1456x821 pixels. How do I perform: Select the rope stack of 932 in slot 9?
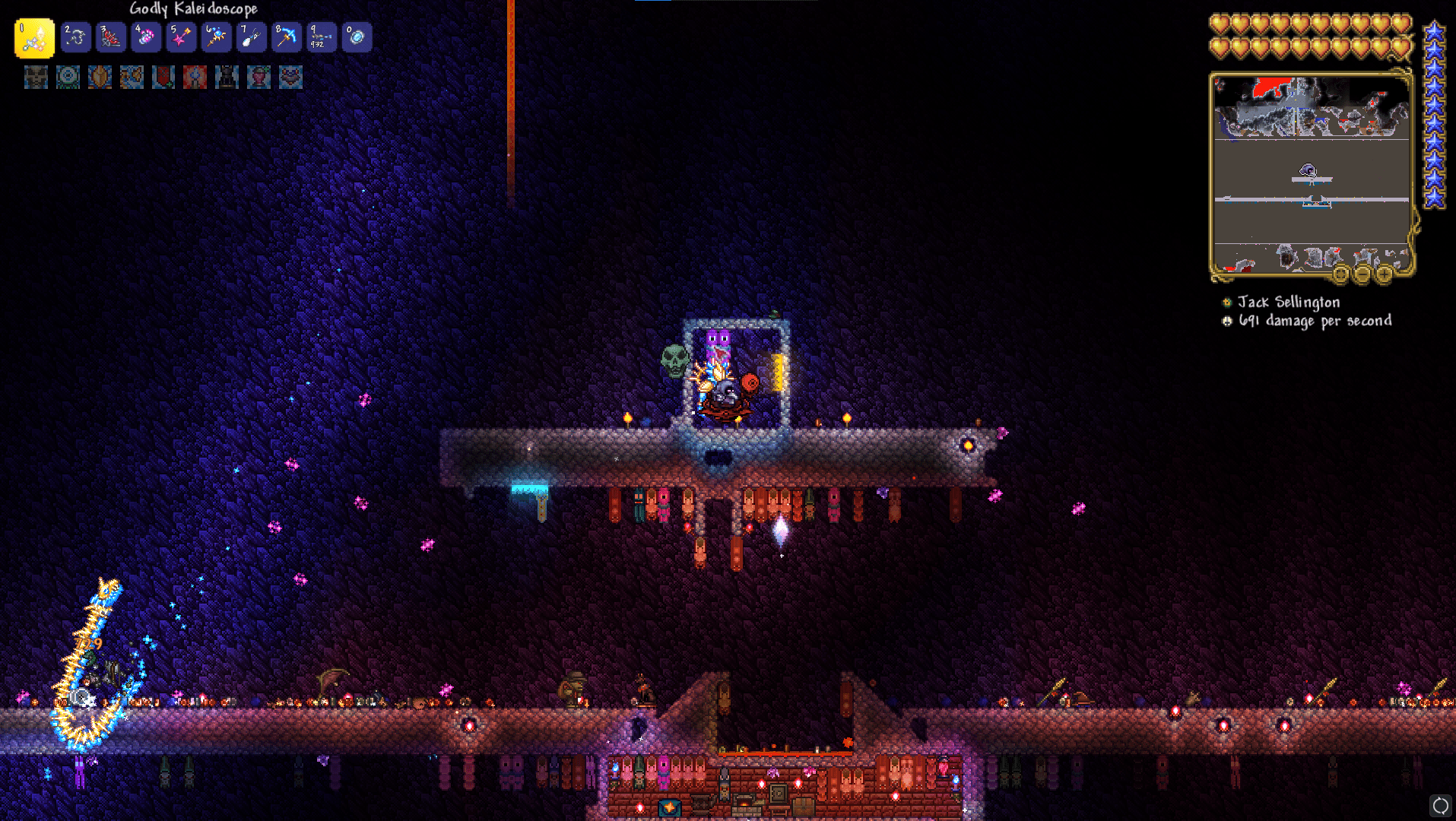click(x=322, y=37)
